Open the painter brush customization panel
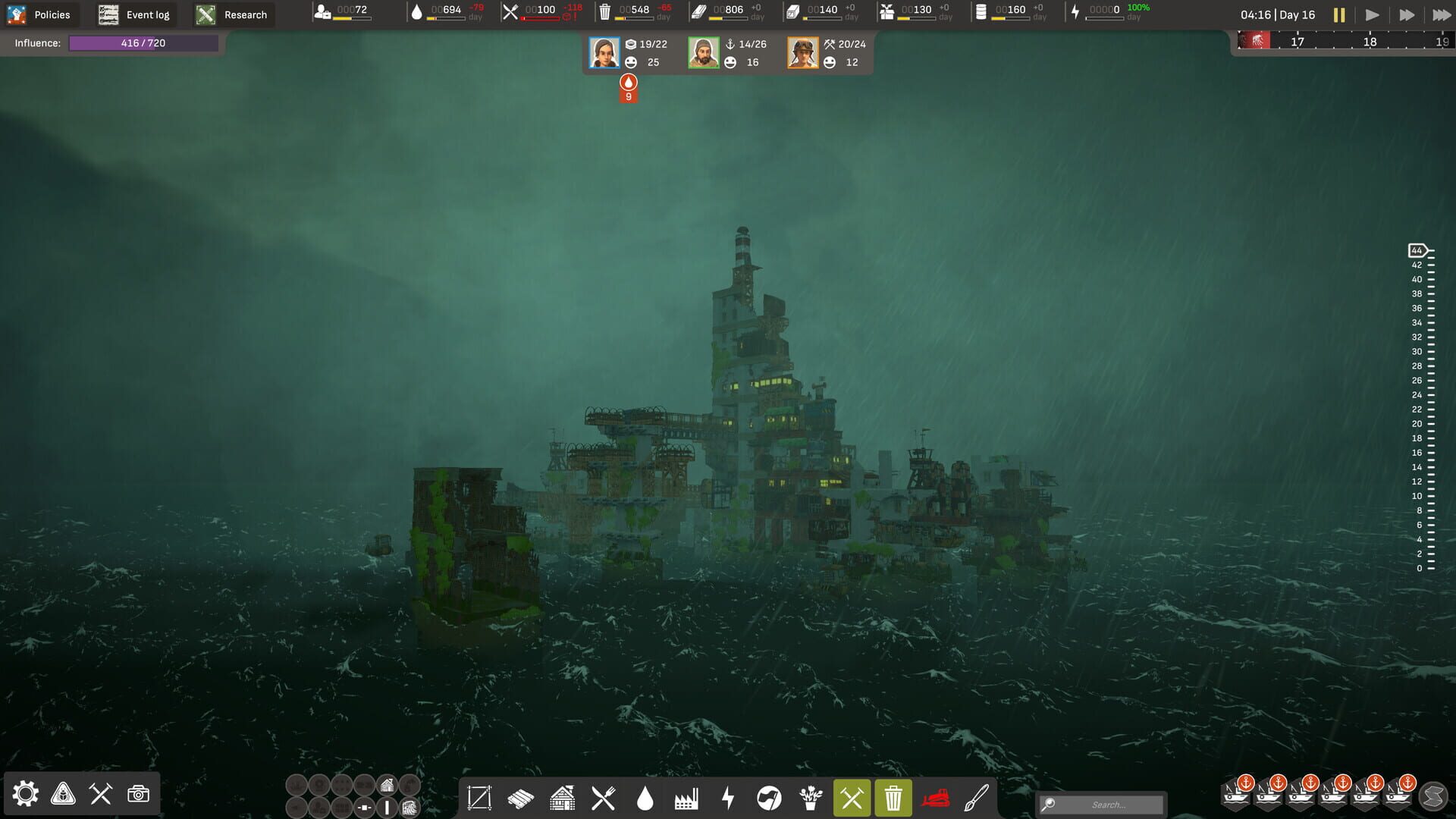The image size is (1456, 819). (x=976, y=798)
